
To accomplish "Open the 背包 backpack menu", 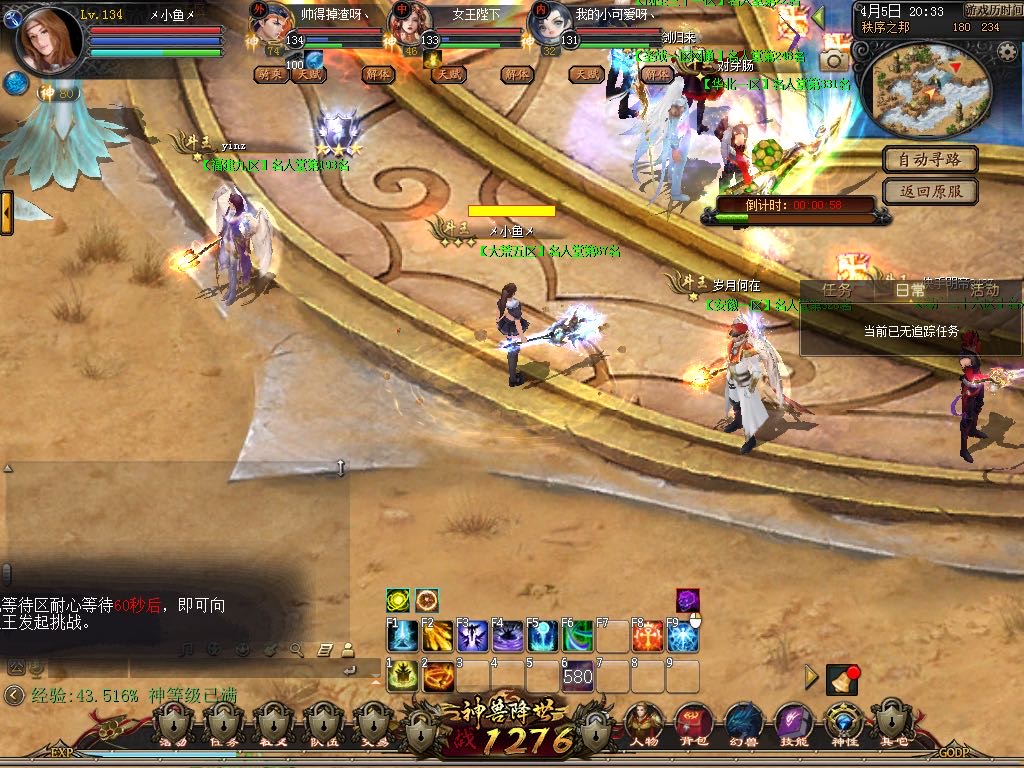I will click(693, 722).
